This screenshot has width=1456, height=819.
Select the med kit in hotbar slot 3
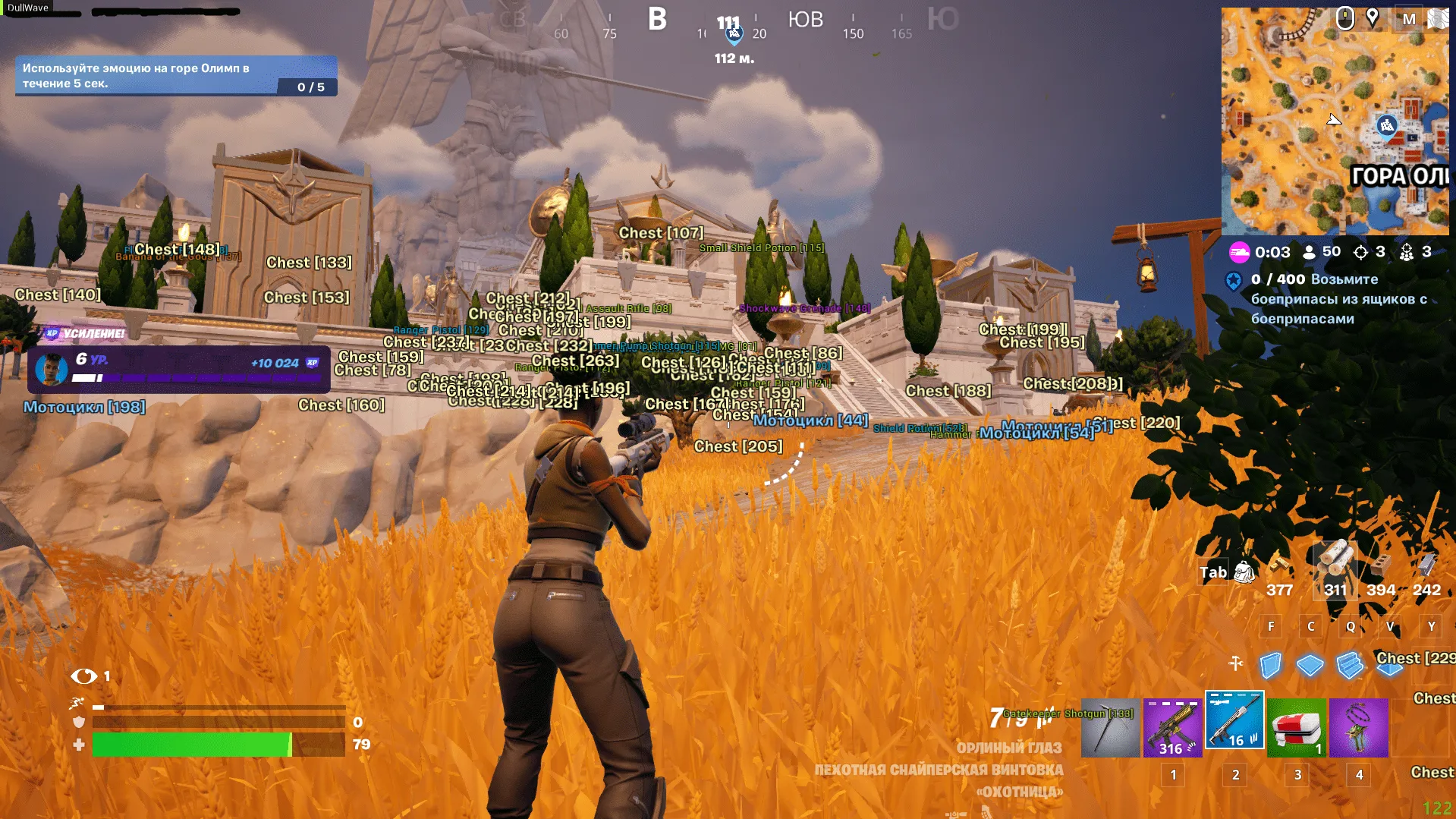pos(1297,726)
